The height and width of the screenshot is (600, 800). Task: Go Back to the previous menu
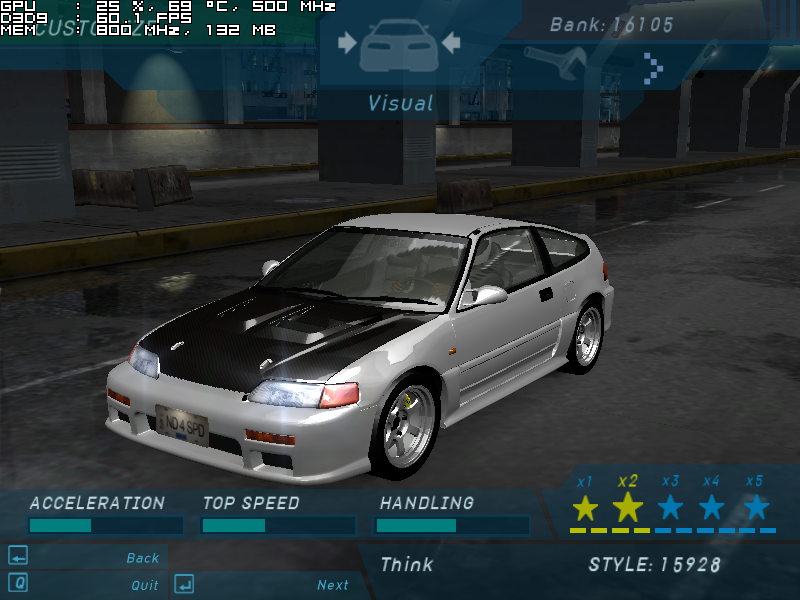tap(142, 558)
